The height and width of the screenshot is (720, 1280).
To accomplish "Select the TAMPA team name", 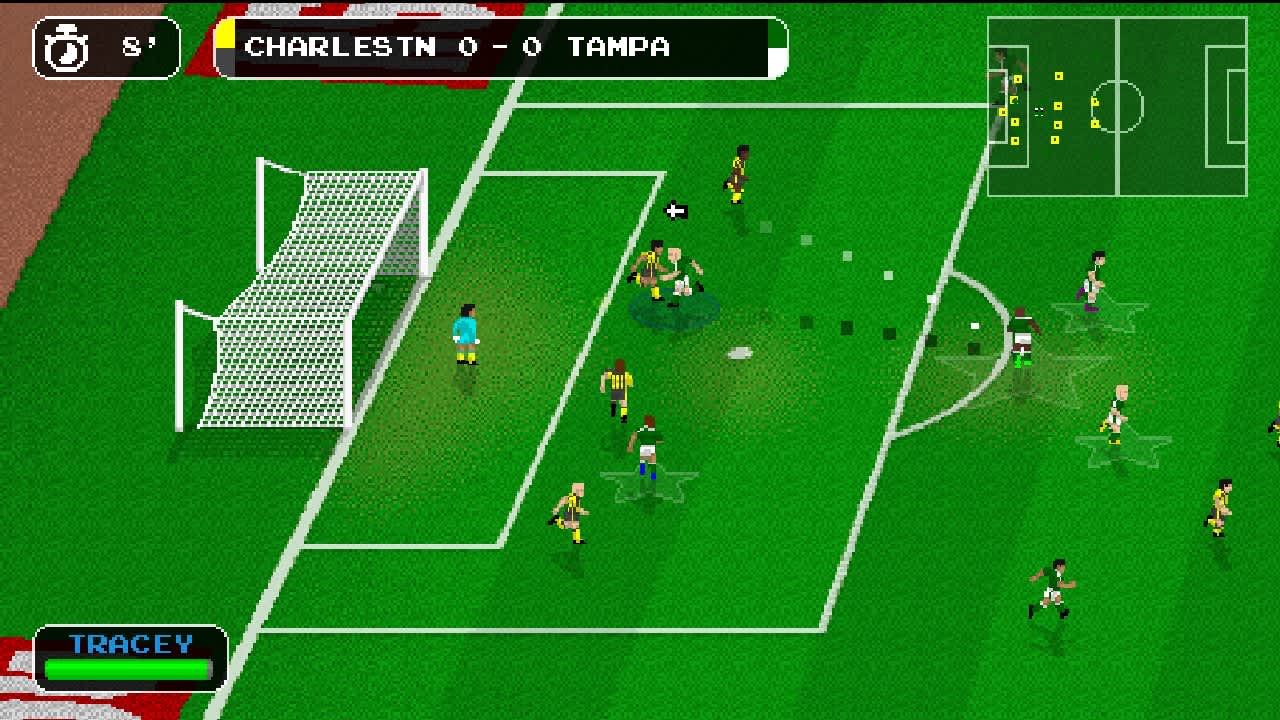I will tap(620, 46).
